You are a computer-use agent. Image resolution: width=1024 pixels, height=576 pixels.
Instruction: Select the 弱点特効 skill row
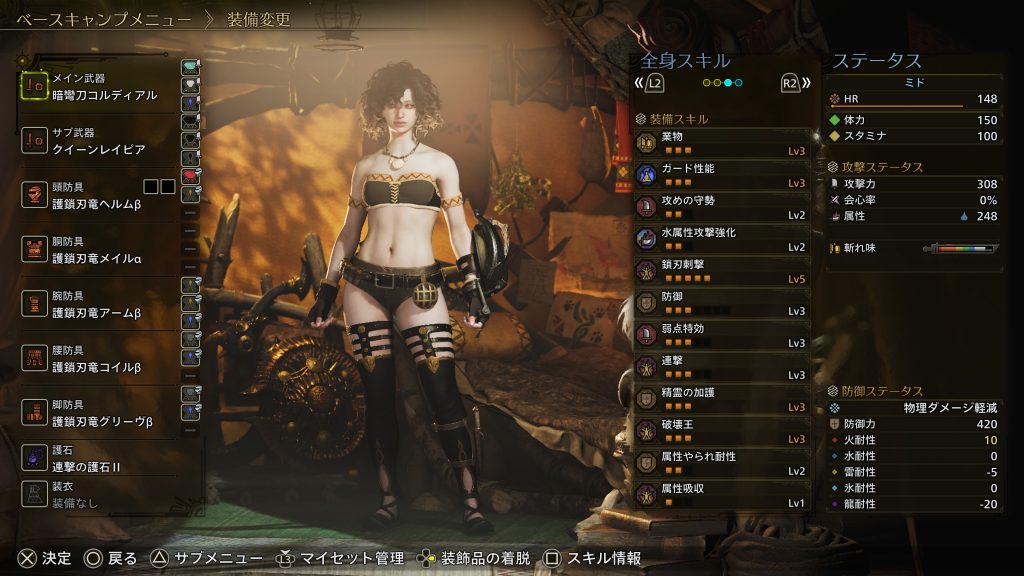point(724,334)
